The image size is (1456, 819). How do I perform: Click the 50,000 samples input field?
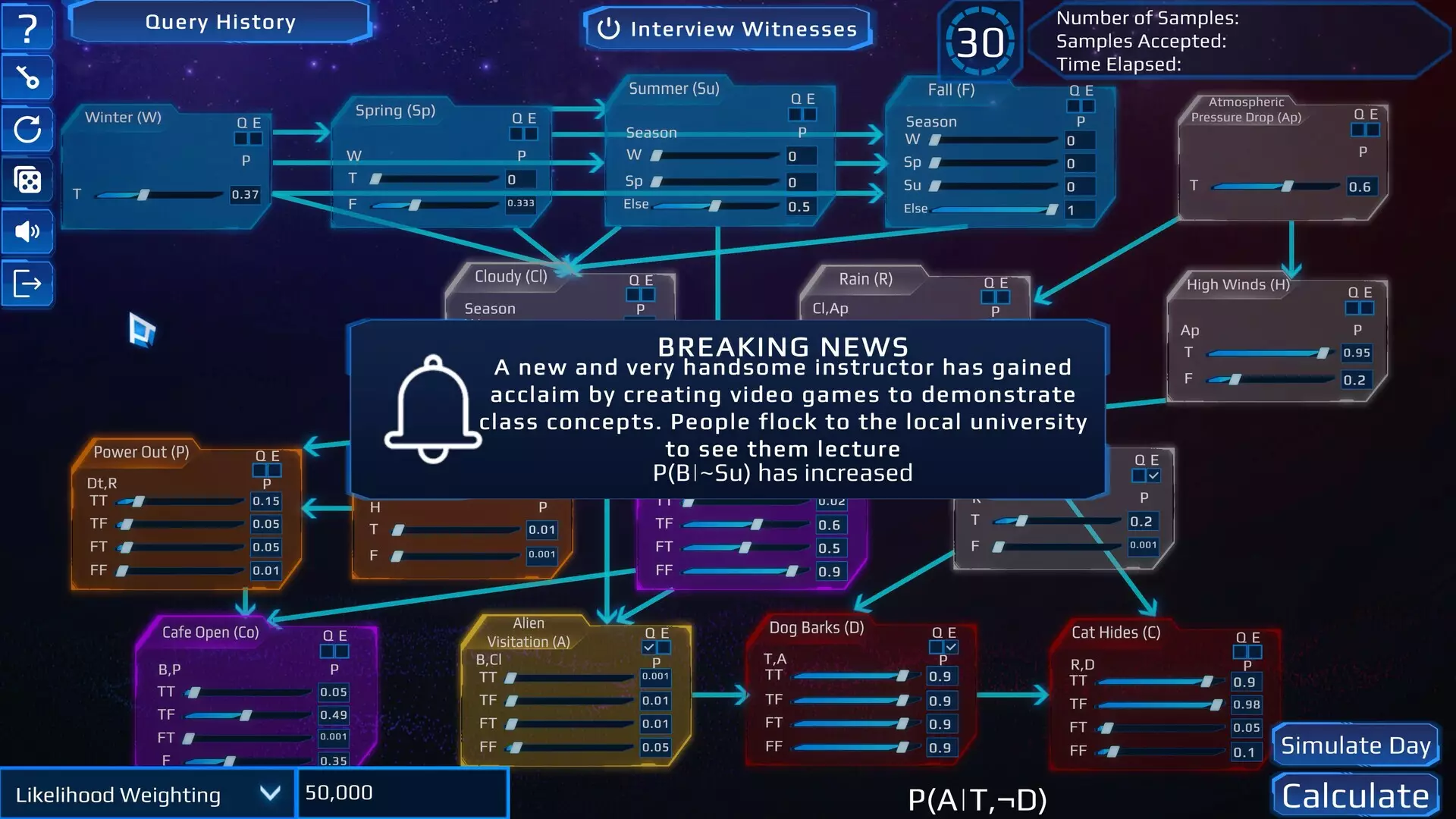(x=402, y=792)
